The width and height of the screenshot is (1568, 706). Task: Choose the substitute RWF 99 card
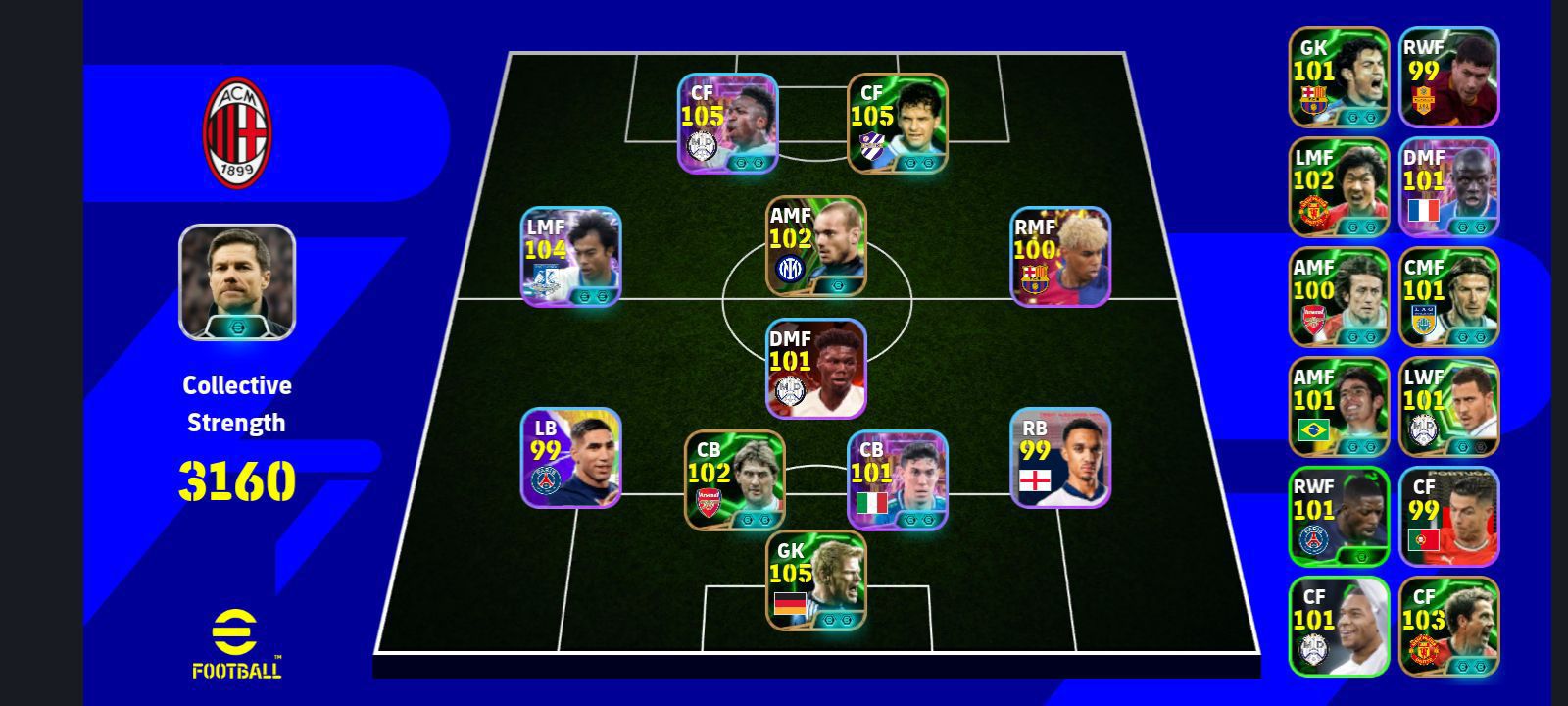[x=1448, y=77]
